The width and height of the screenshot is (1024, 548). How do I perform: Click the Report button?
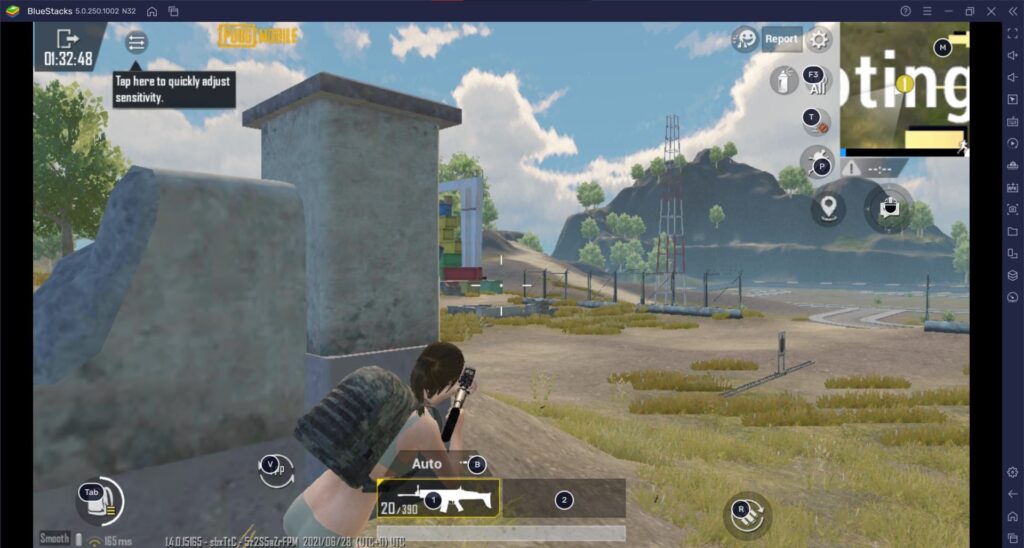coord(781,39)
